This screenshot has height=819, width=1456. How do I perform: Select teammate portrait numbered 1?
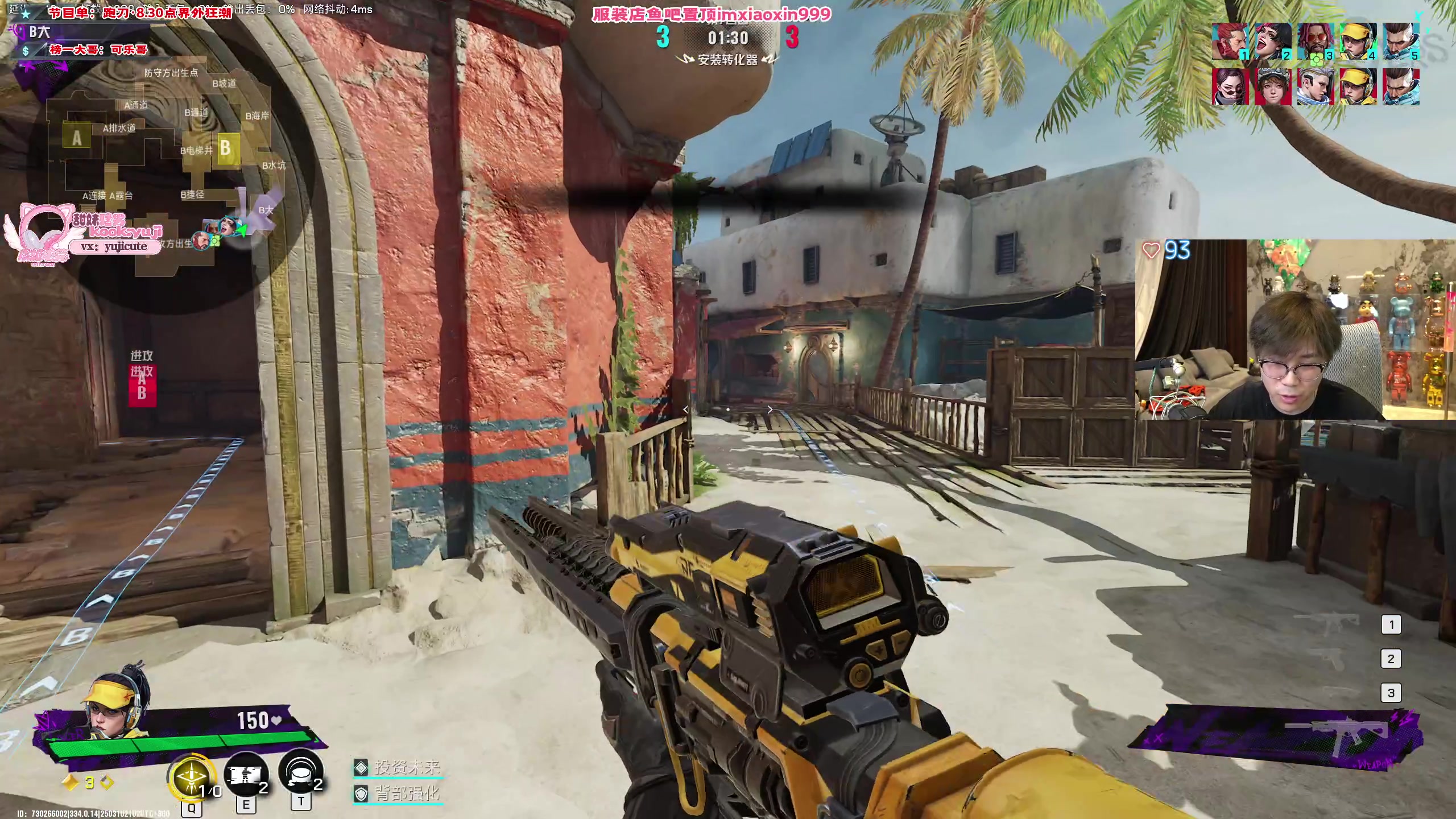[1230, 41]
